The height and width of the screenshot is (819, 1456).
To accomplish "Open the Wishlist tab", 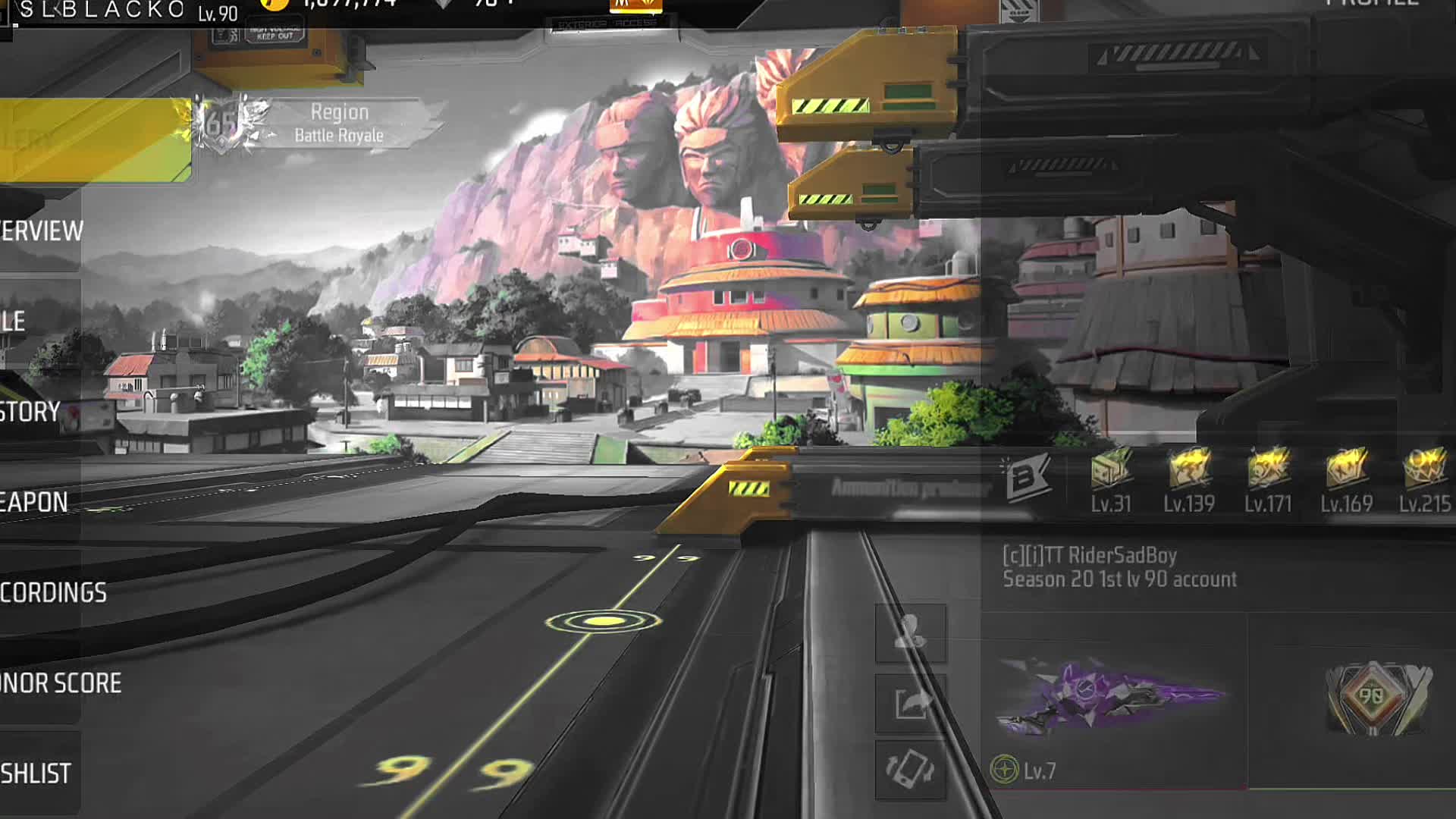I will (x=36, y=773).
